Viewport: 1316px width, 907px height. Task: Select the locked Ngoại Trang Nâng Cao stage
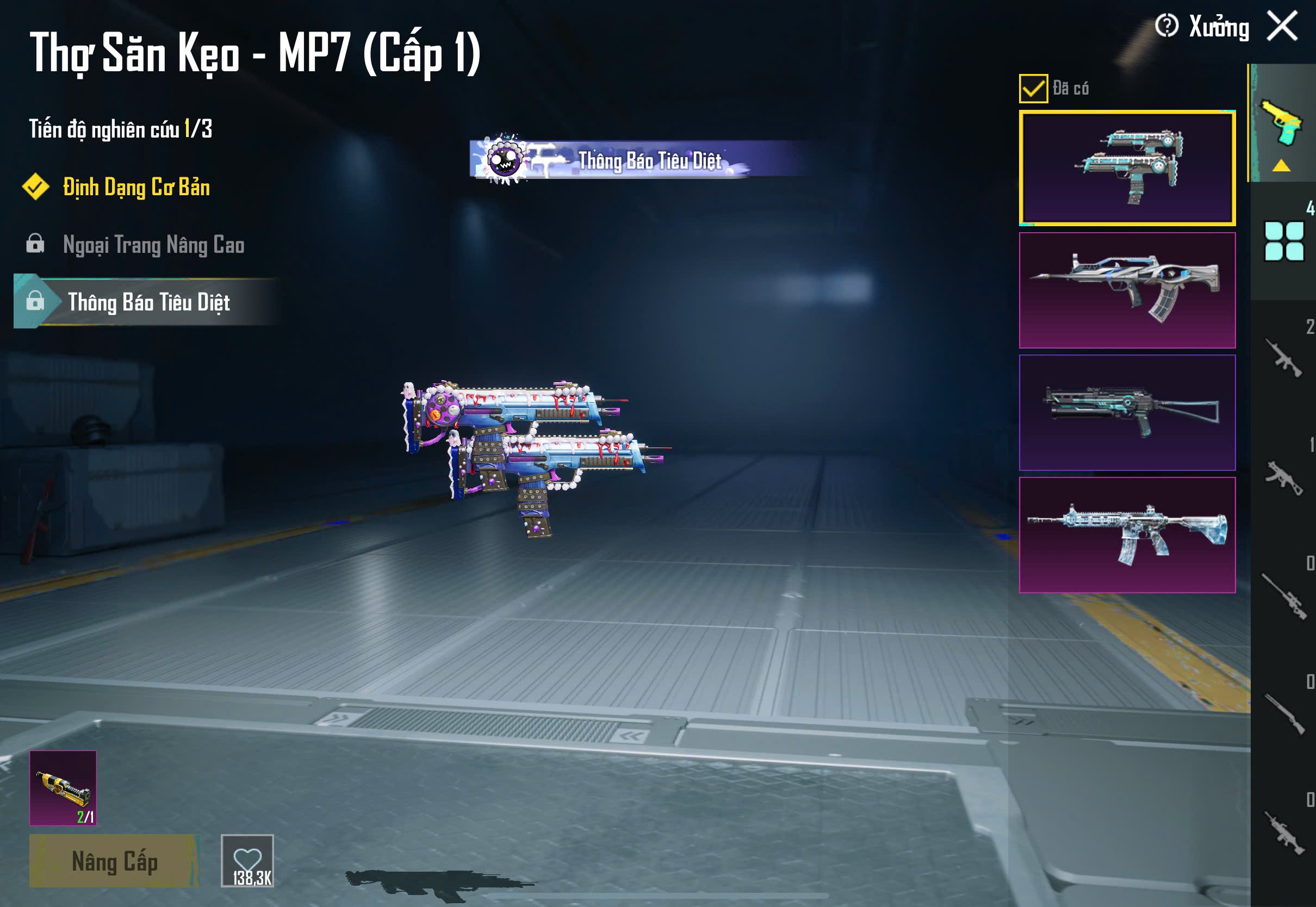pyautogui.click(x=153, y=245)
